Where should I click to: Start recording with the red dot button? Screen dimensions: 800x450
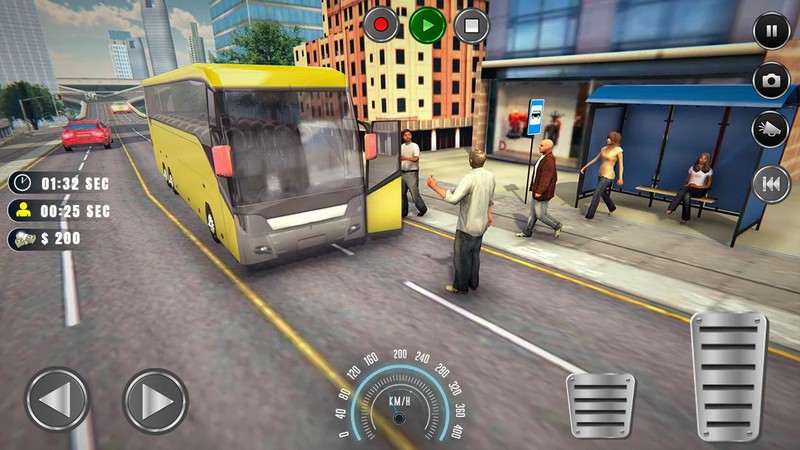(x=381, y=25)
